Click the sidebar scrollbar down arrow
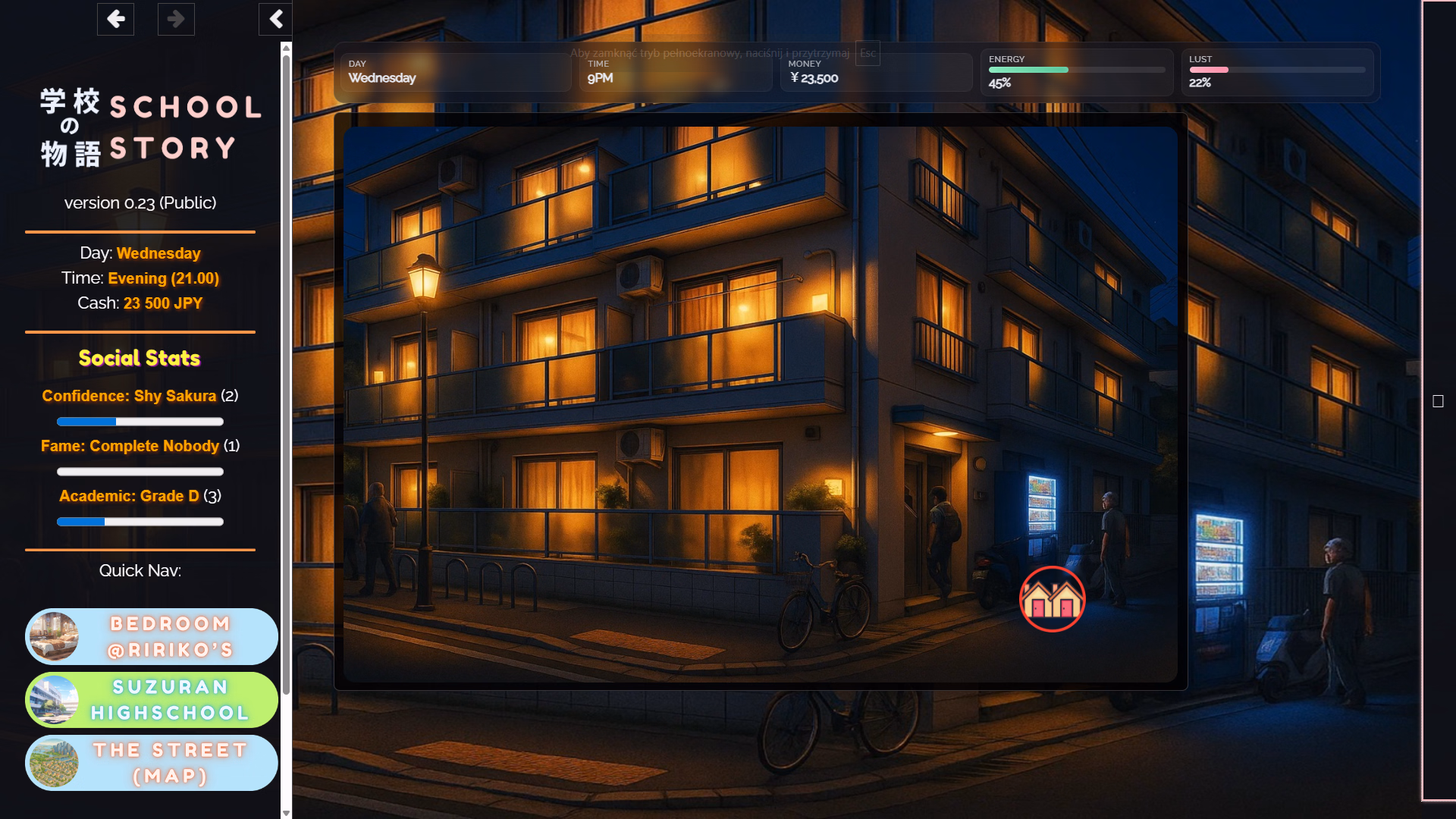The height and width of the screenshot is (819, 1456). [x=286, y=813]
